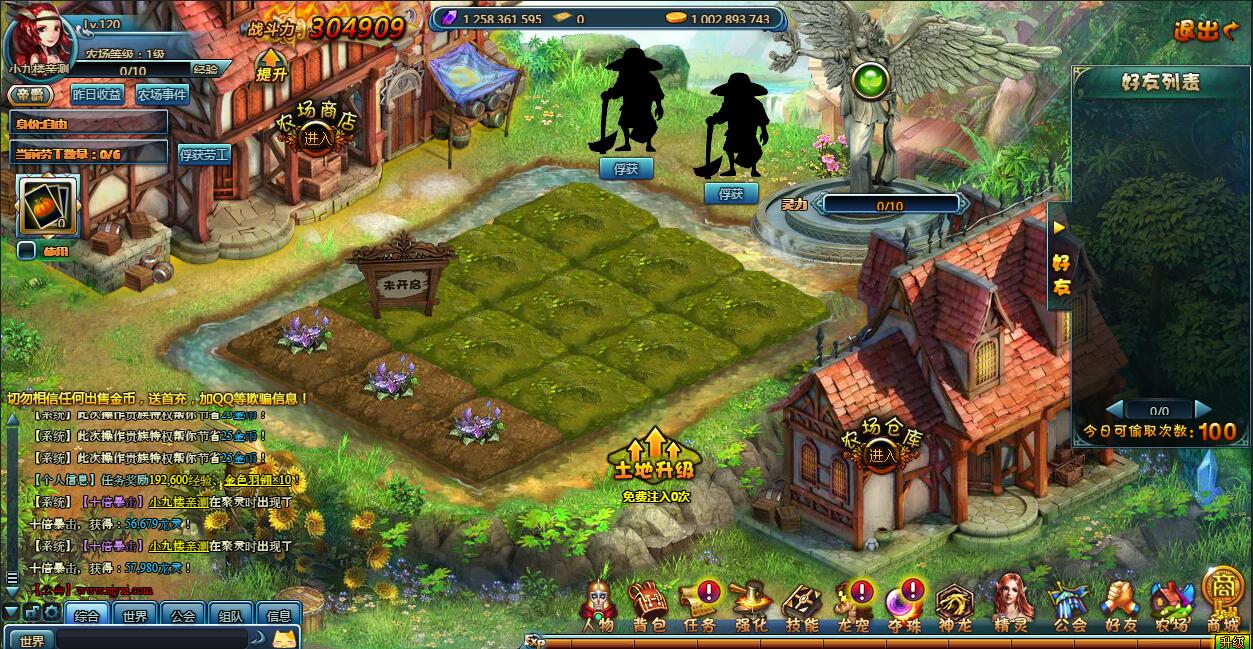Click the 俘获劳工 capture laborer button
The image size is (1253, 649).
click(204, 154)
